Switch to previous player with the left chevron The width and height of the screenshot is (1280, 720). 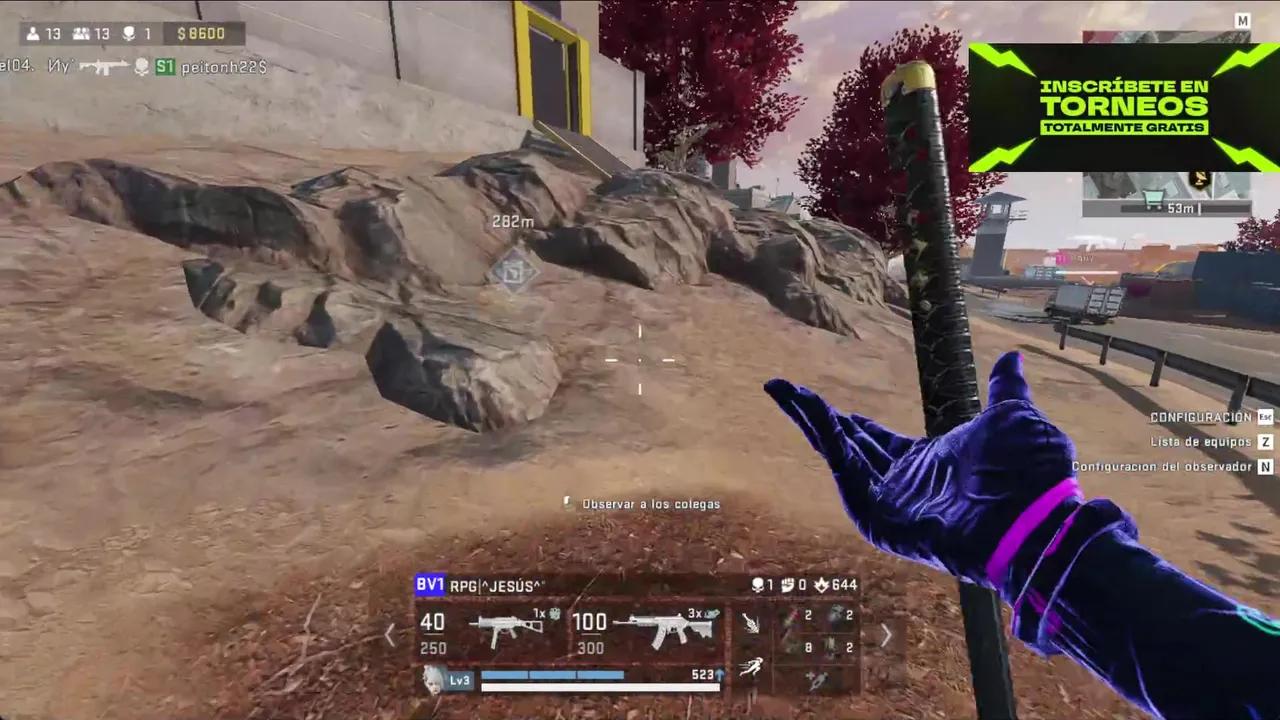point(390,633)
